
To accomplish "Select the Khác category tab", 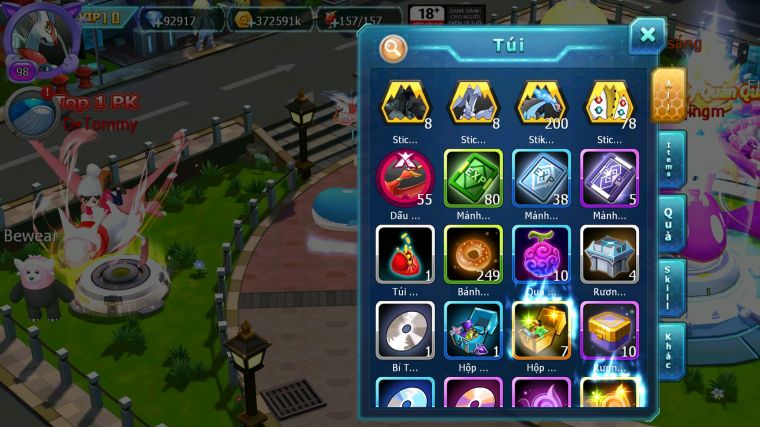I will coord(669,350).
